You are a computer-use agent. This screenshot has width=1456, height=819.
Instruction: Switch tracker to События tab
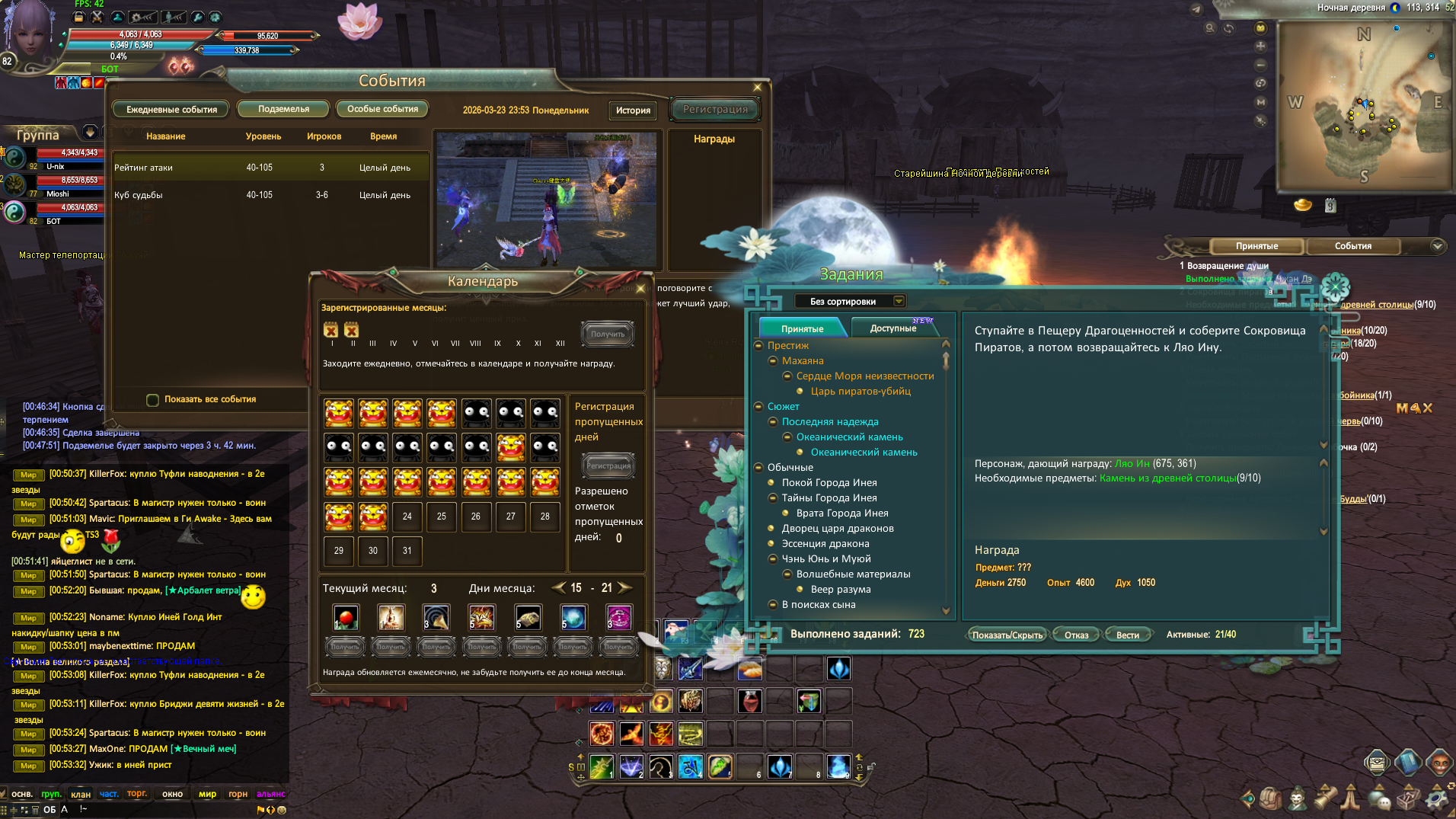(x=1352, y=246)
